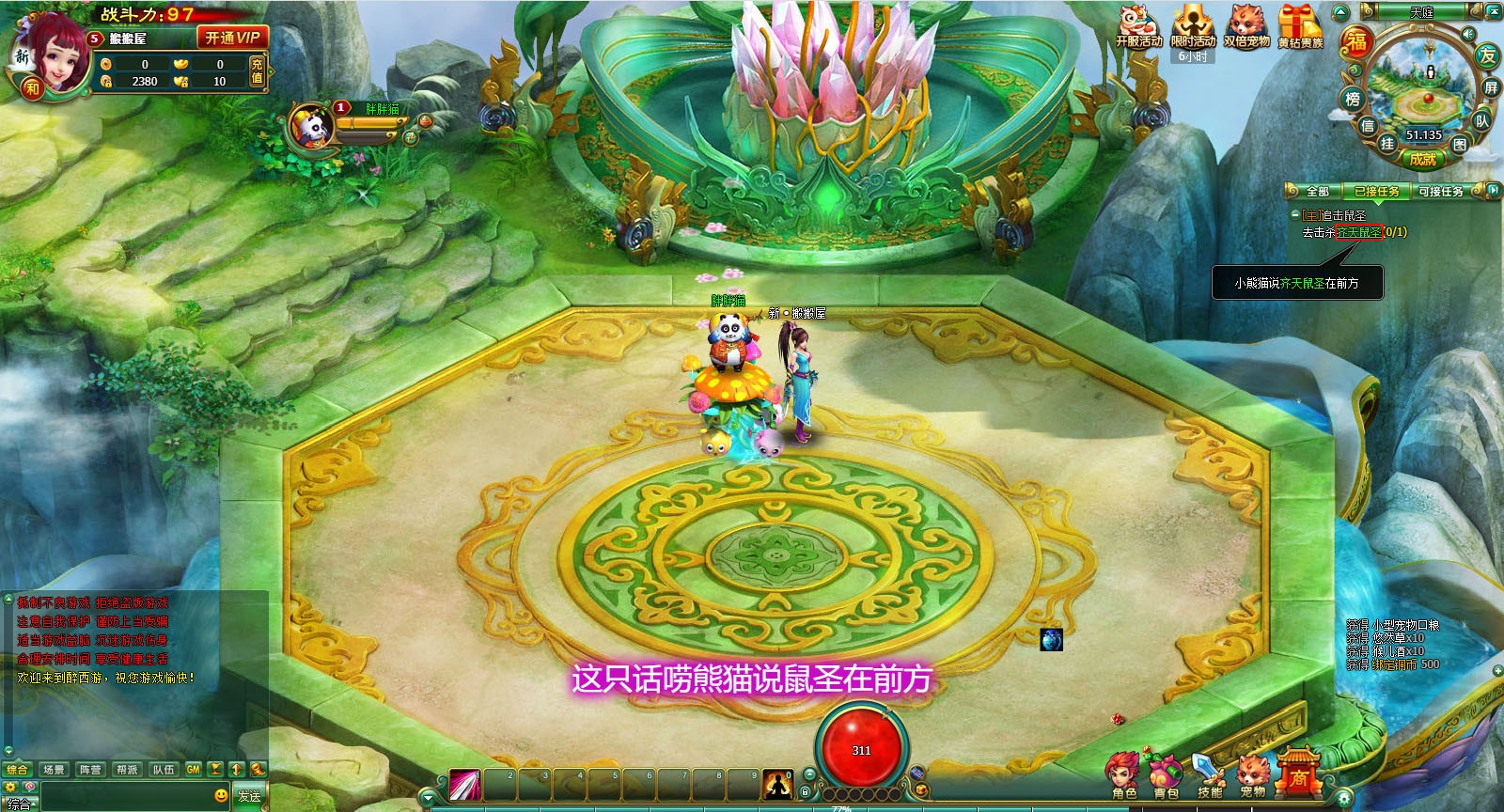Viewport: 1504px width, 812px height.
Task: Open the 友 friends button by minimap
Action: 1486,55
